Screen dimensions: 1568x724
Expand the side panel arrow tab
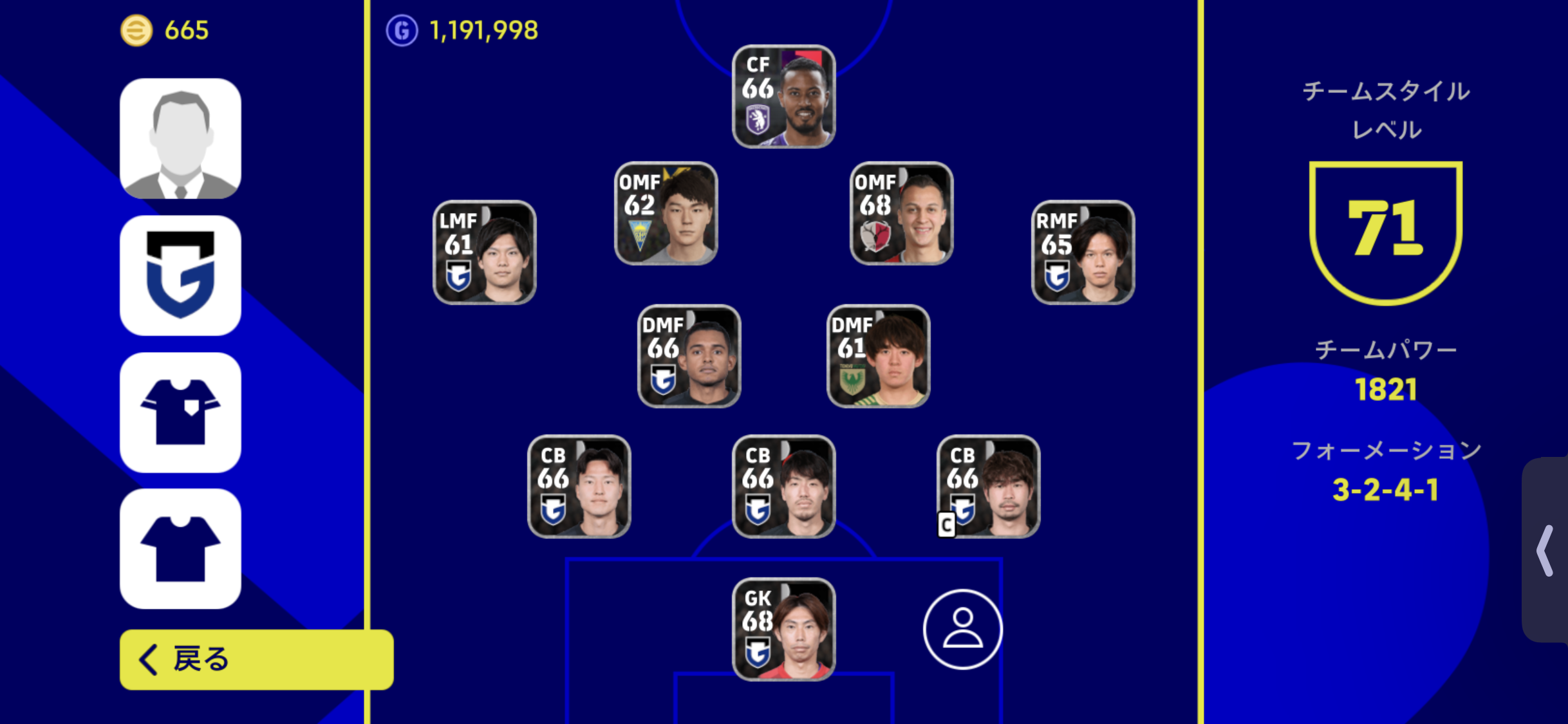point(1546,550)
